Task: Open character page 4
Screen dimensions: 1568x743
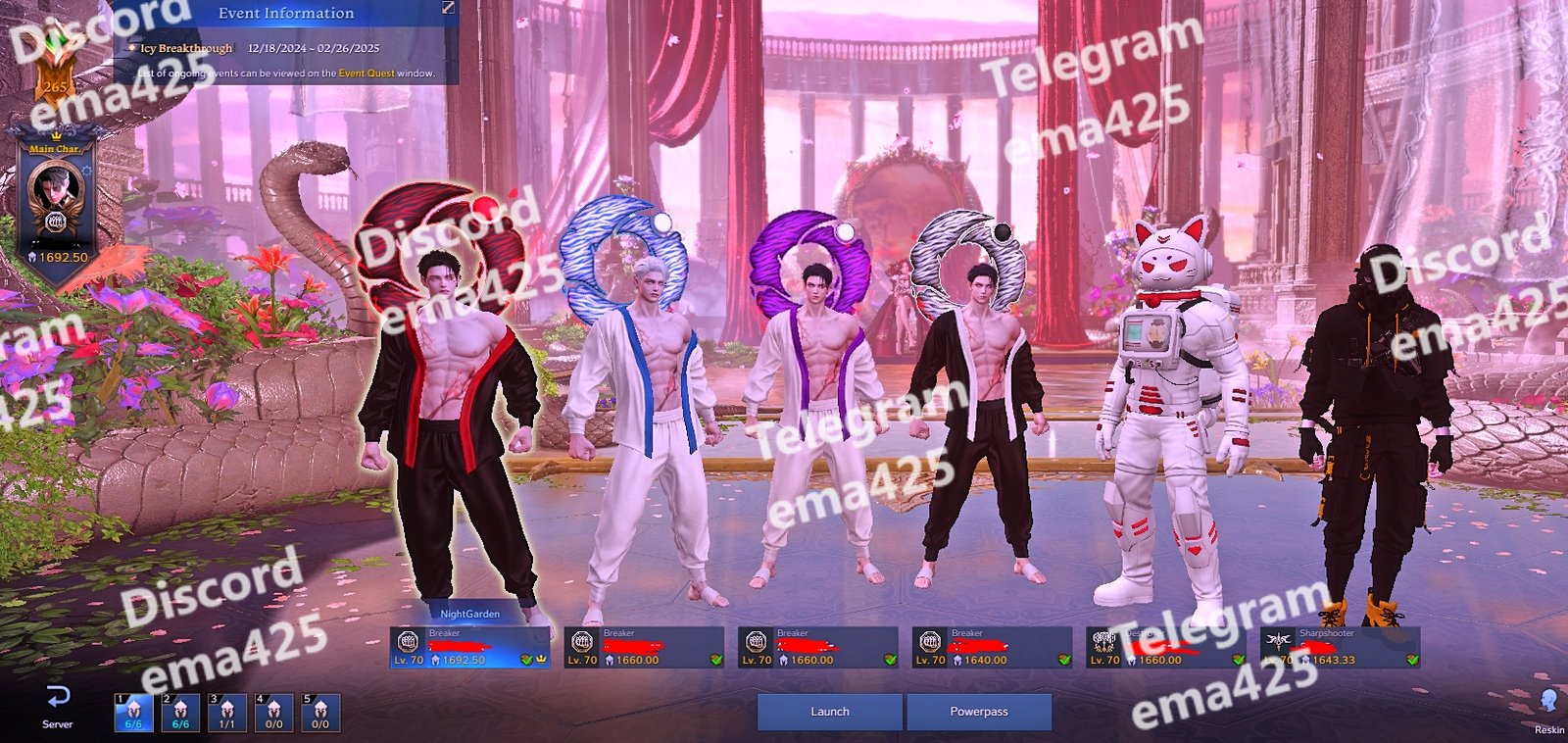Action: (274, 712)
